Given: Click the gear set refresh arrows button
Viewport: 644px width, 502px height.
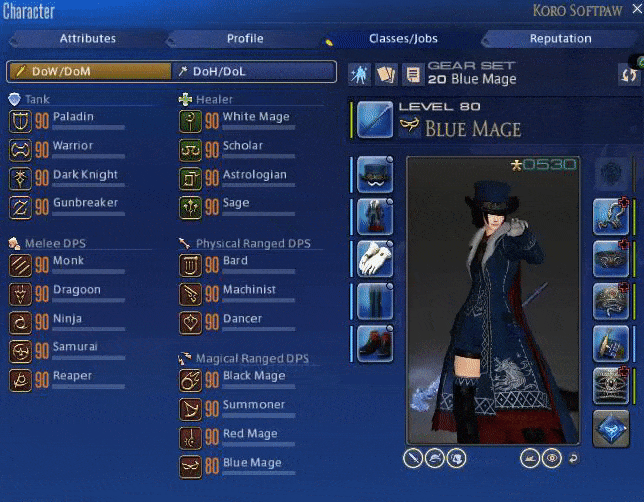Looking at the screenshot, I should [629, 74].
